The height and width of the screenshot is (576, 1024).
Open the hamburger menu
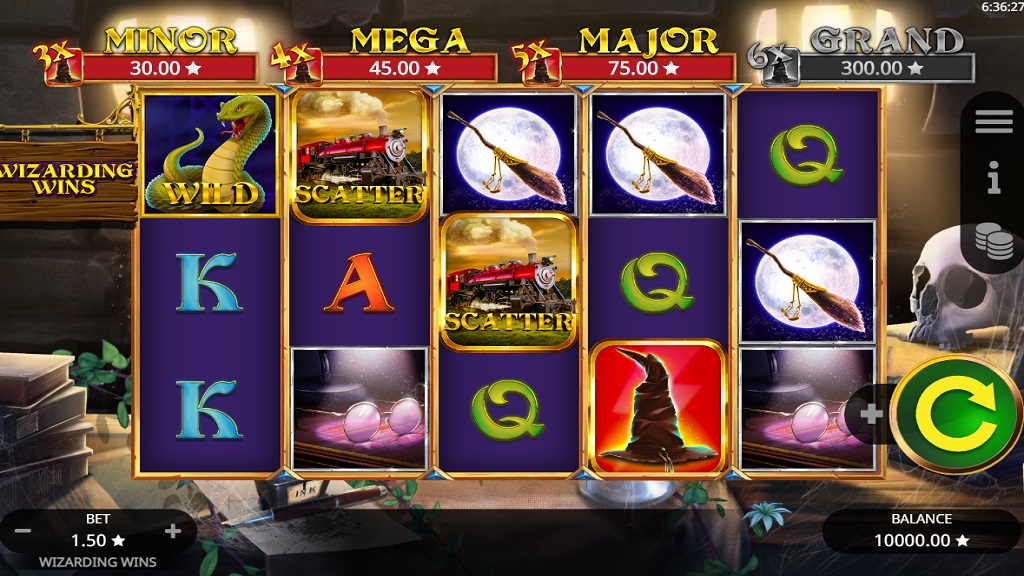tap(994, 122)
